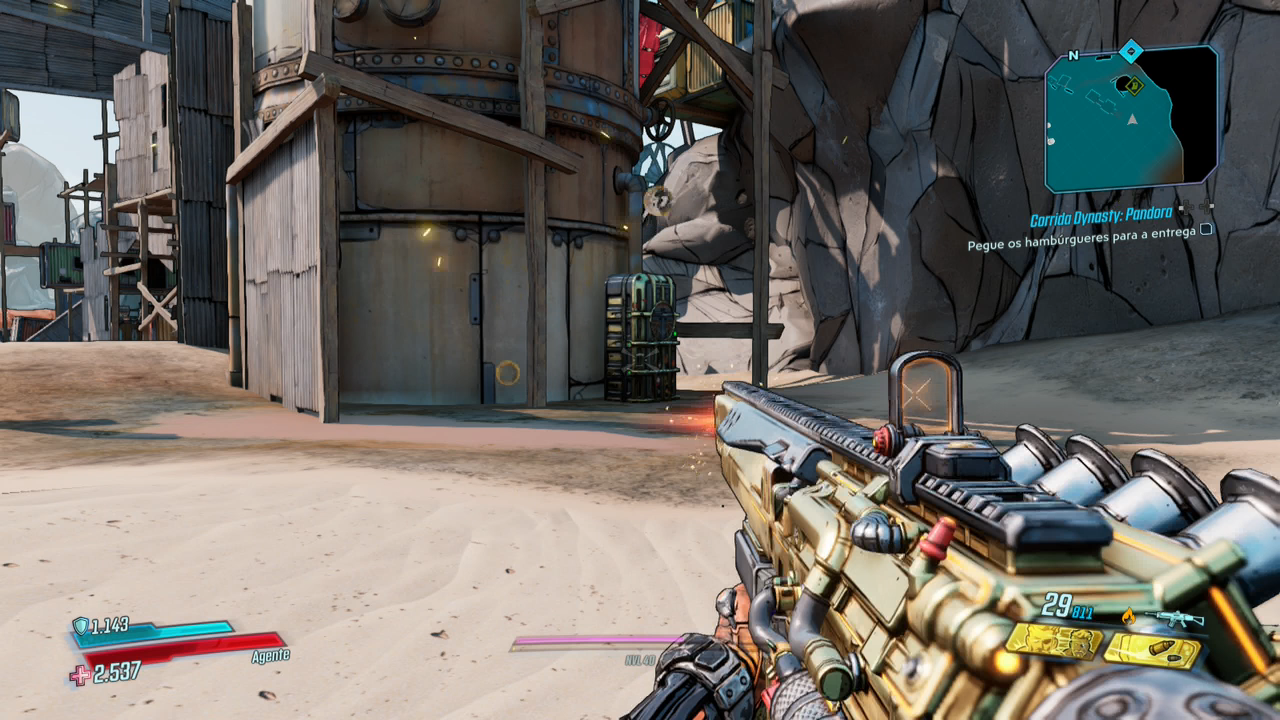The image size is (1280, 720).
Task: Click the red health cross icon
Action: click(x=80, y=675)
